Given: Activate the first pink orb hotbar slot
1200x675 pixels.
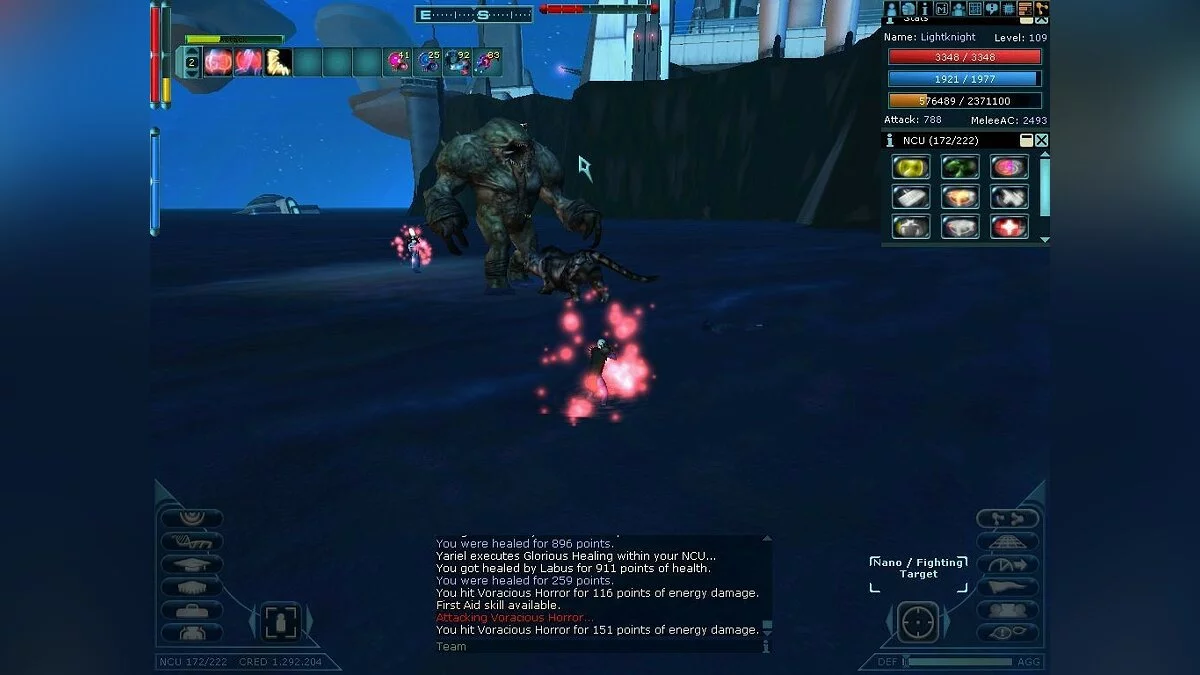Looking at the screenshot, I should (x=218, y=62).
